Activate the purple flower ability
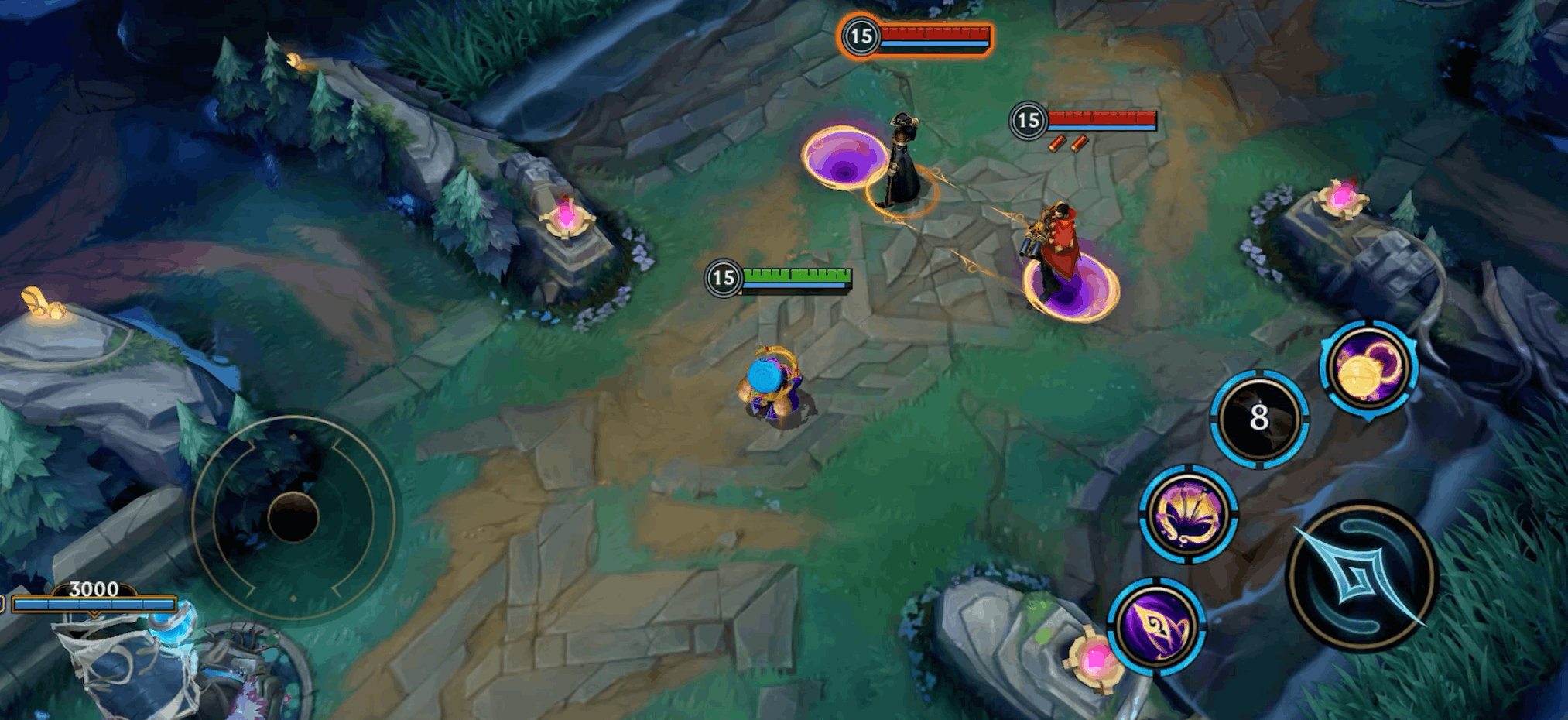 pyautogui.click(x=1188, y=513)
